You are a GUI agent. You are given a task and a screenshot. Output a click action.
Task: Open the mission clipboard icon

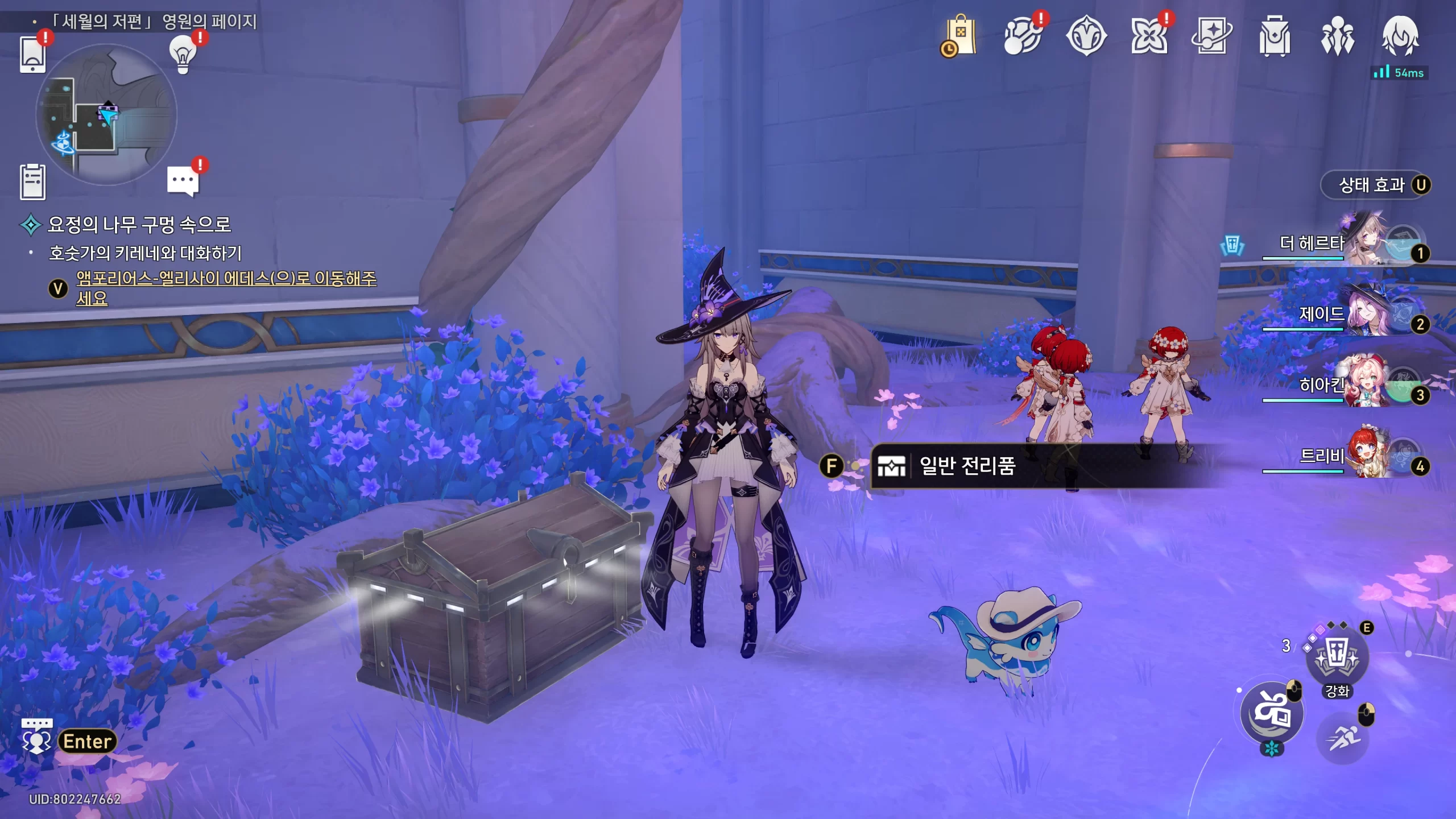[32, 182]
